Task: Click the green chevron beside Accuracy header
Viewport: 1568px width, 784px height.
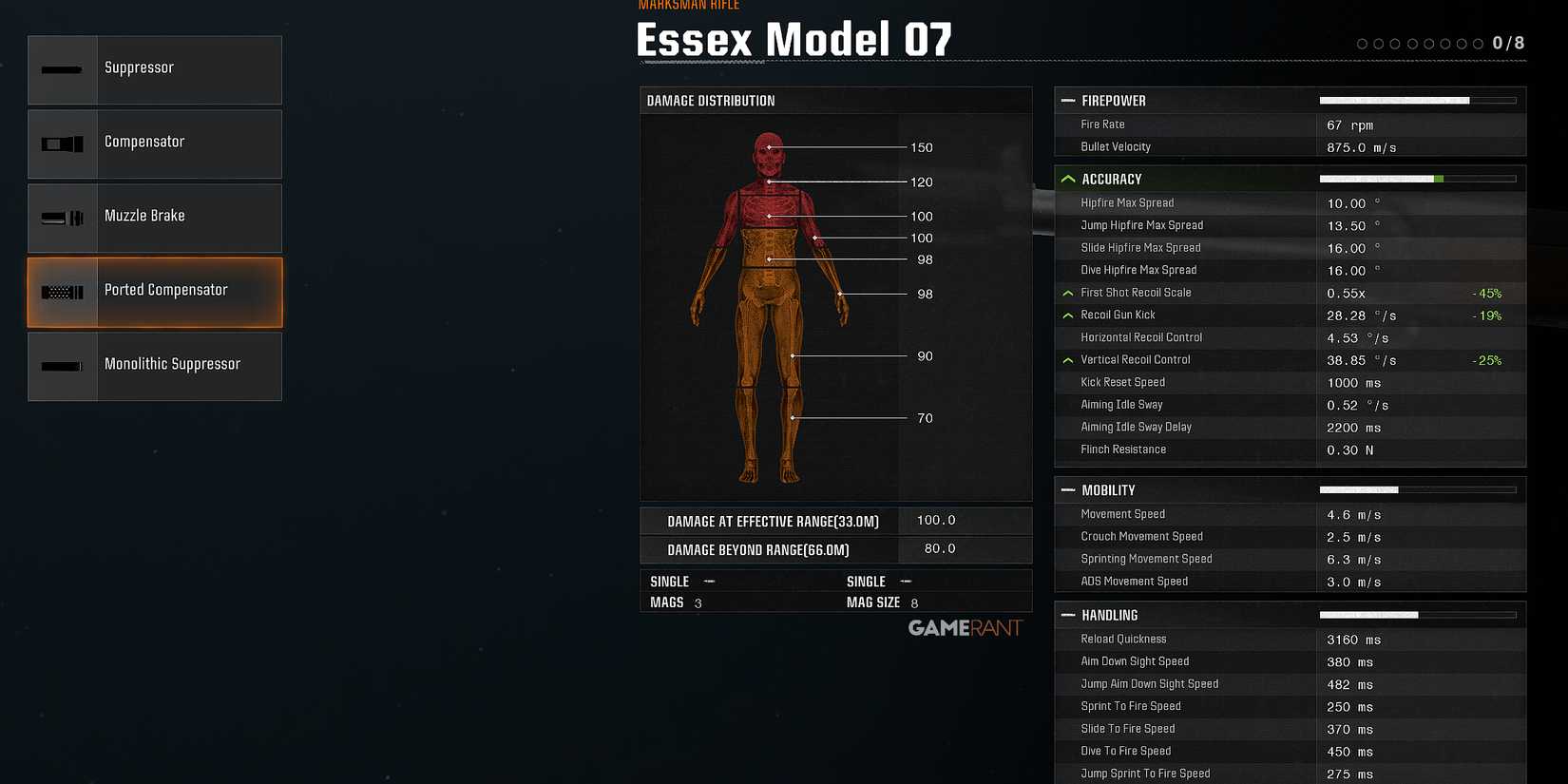Action: [1067, 178]
